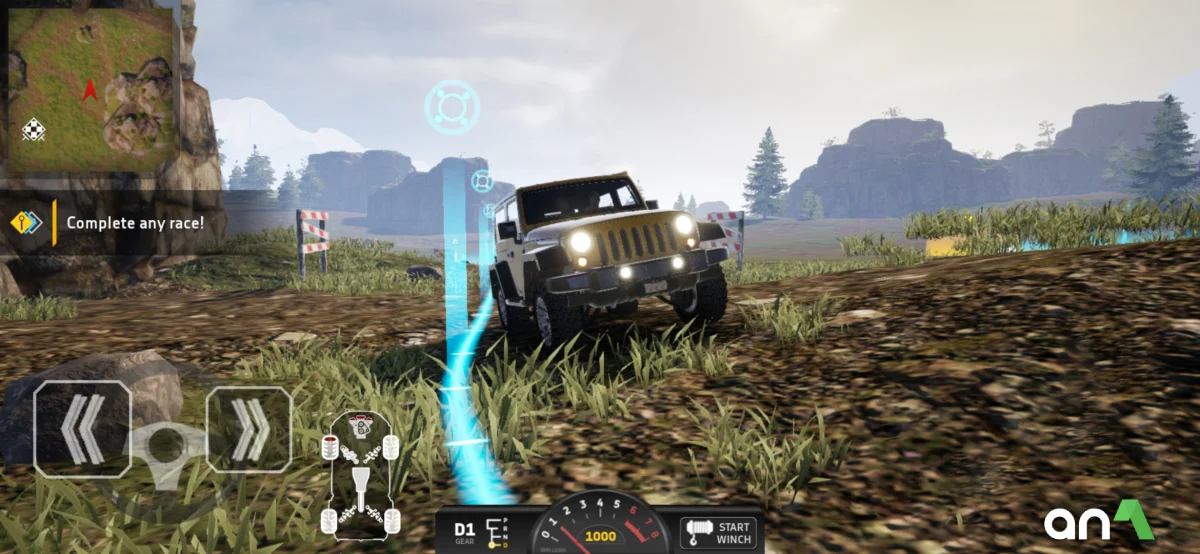Open the minimap
The height and width of the screenshot is (554, 1200).
(91, 86)
